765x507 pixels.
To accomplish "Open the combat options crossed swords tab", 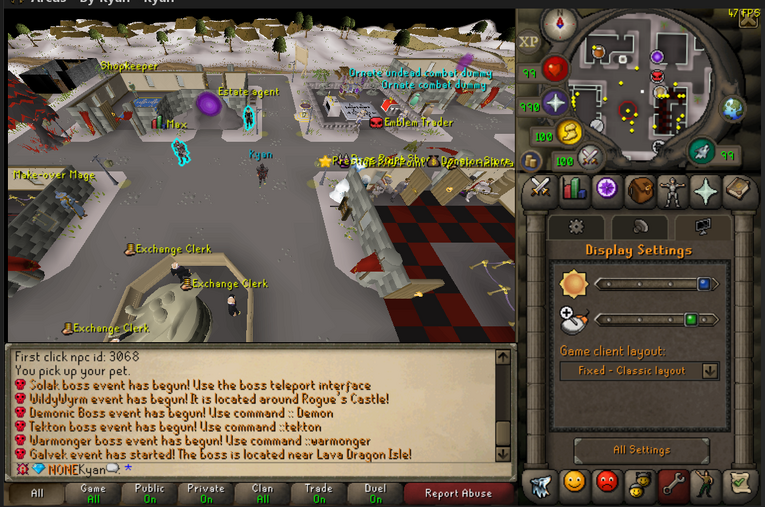I will tap(541, 190).
